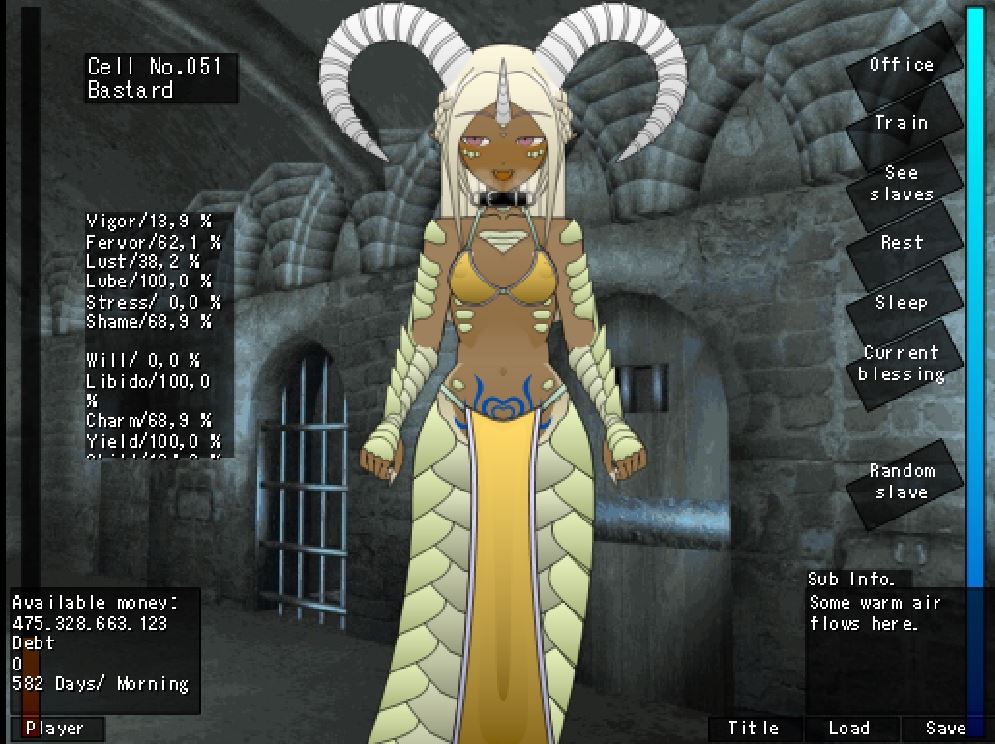Open the Load game menu
This screenshot has width=995, height=744.
pyautogui.click(x=849, y=729)
